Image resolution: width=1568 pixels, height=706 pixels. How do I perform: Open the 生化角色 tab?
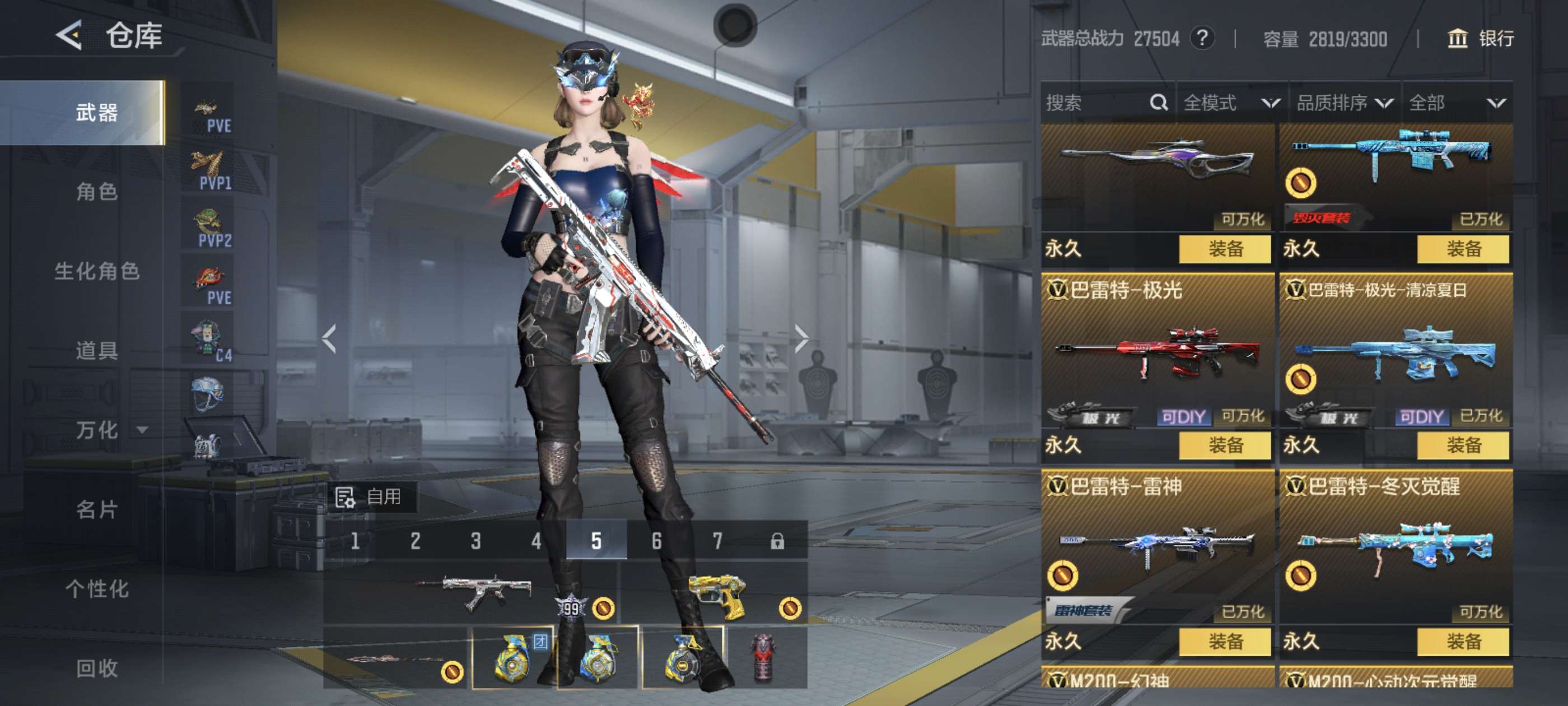[96, 271]
